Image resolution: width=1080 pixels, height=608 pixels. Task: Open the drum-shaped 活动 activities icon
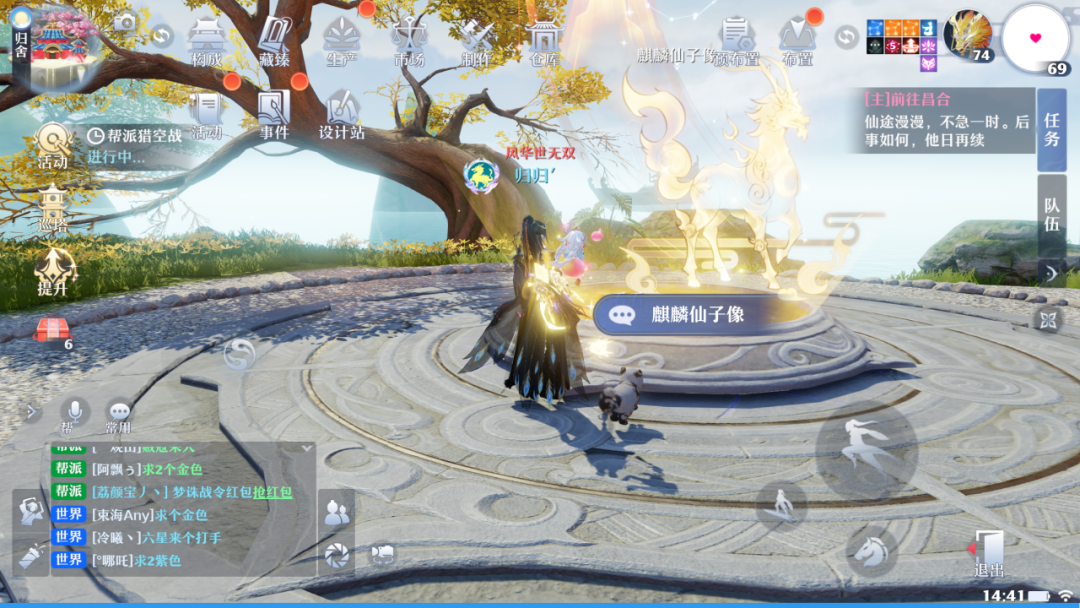tap(52, 145)
